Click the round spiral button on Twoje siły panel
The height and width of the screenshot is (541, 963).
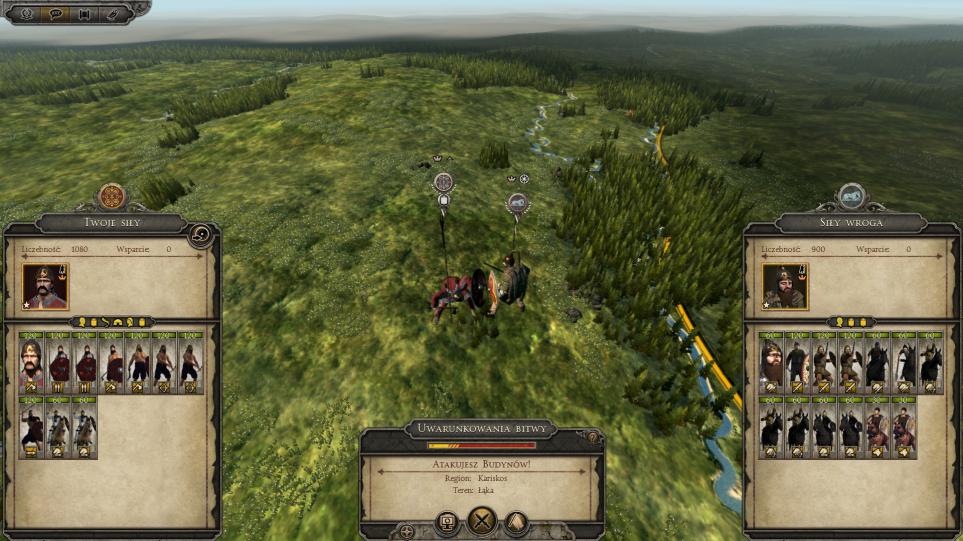pos(201,235)
